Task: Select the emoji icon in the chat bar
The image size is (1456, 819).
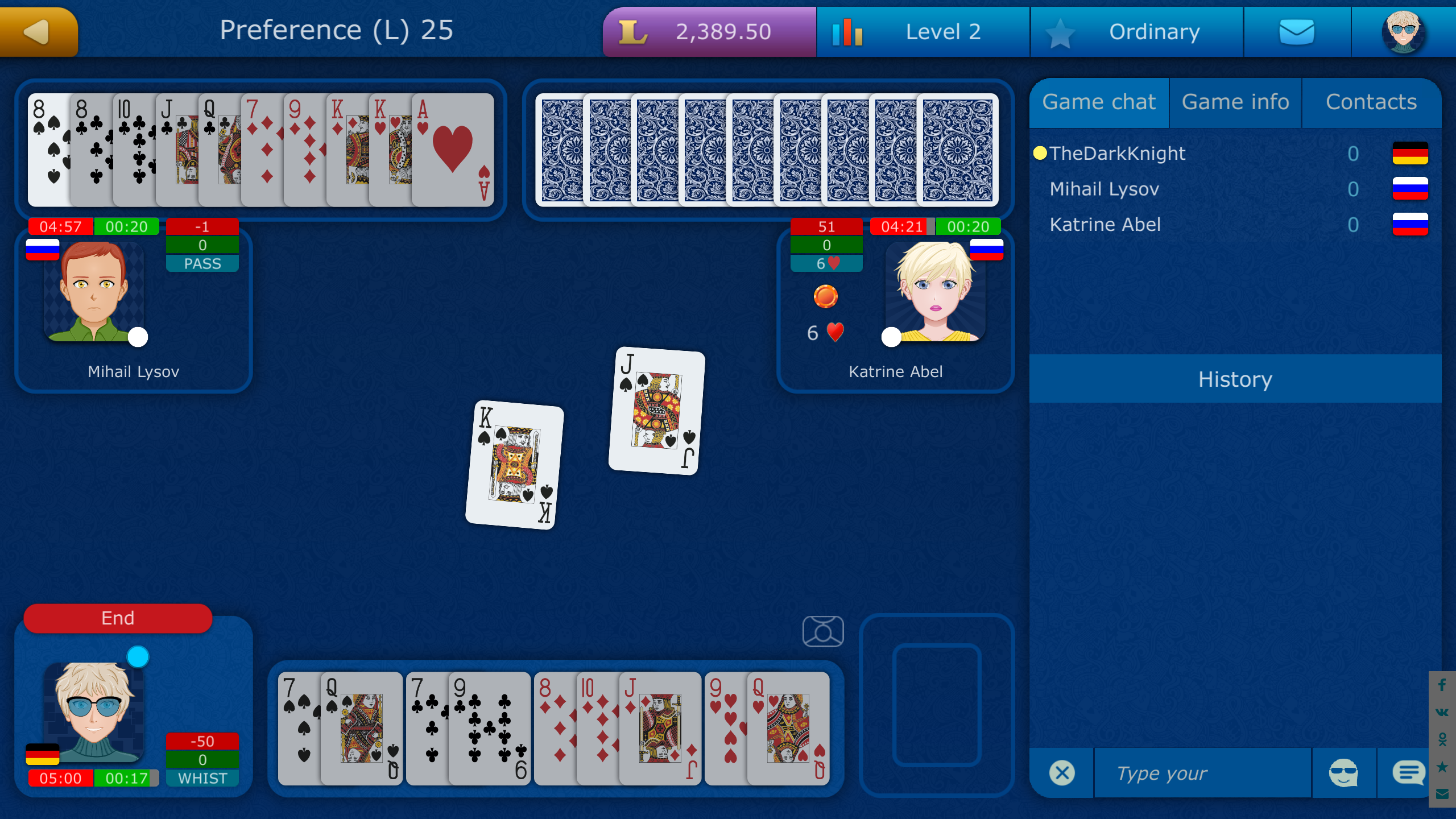Action: tap(1345, 772)
